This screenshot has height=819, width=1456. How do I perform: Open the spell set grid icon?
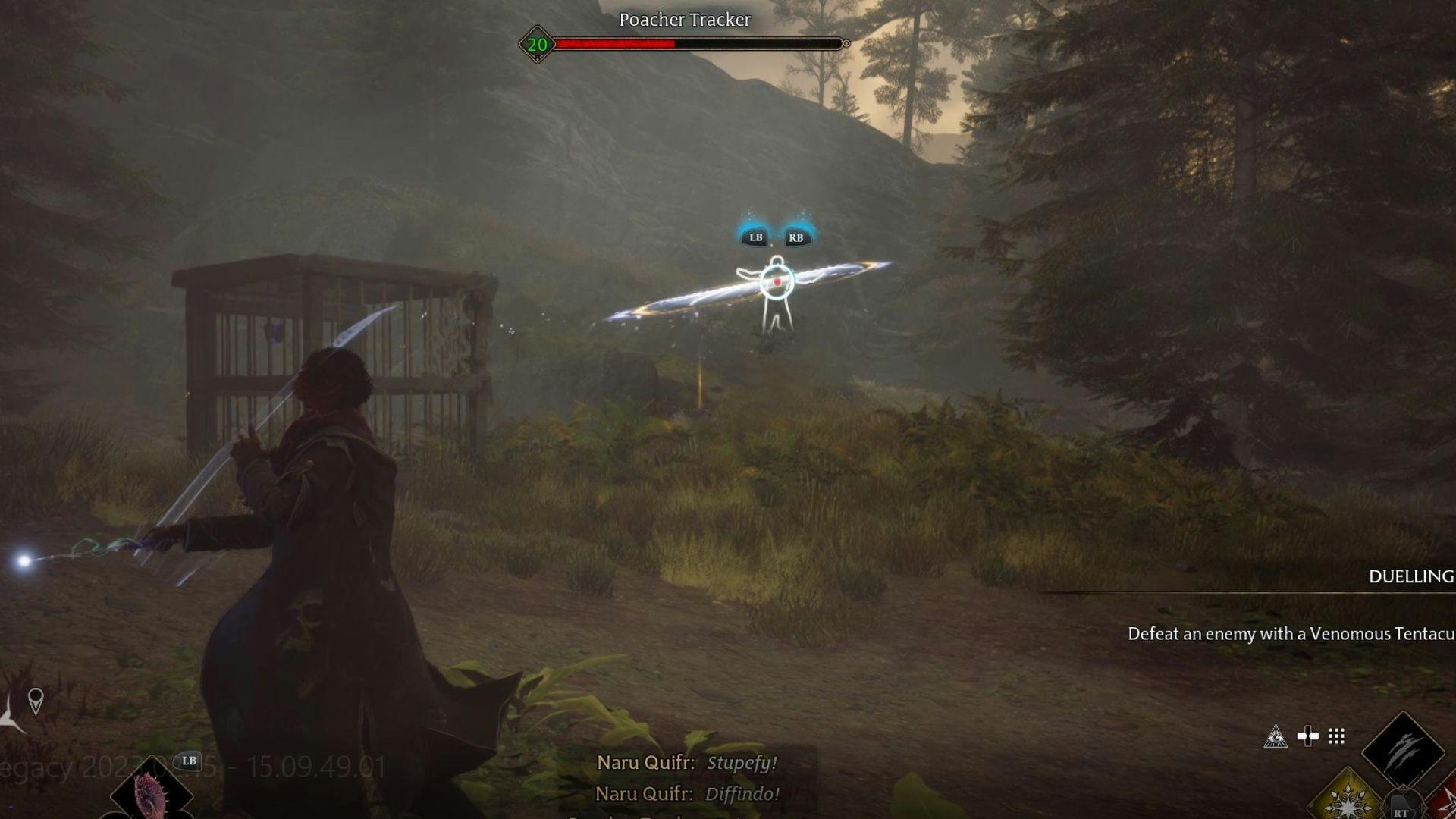[x=1335, y=736]
